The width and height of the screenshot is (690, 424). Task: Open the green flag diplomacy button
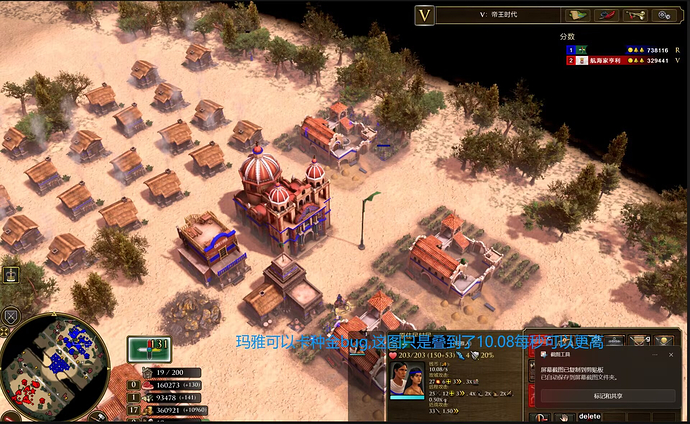pyautogui.click(x=577, y=15)
